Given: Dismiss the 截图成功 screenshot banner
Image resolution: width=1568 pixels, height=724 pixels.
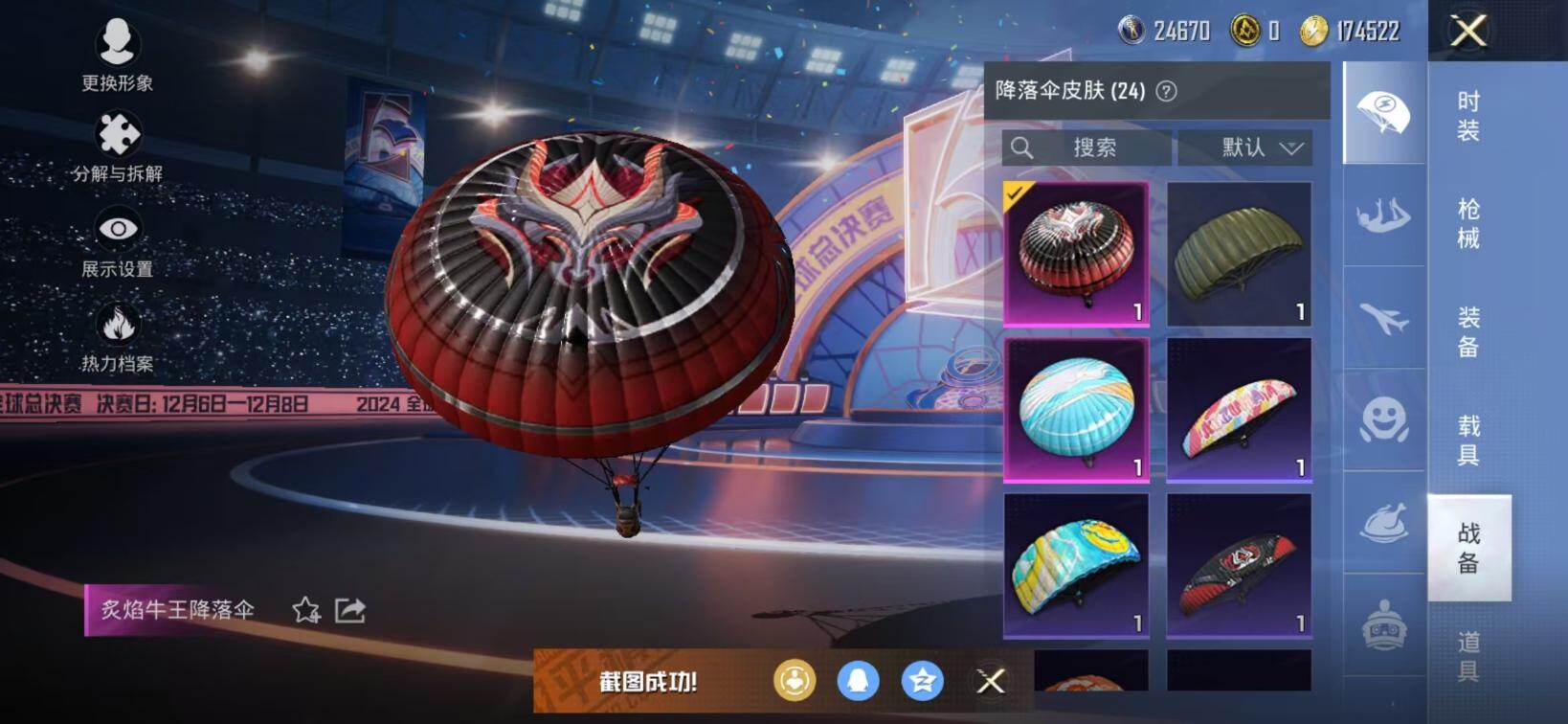Looking at the screenshot, I should coord(991,681).
